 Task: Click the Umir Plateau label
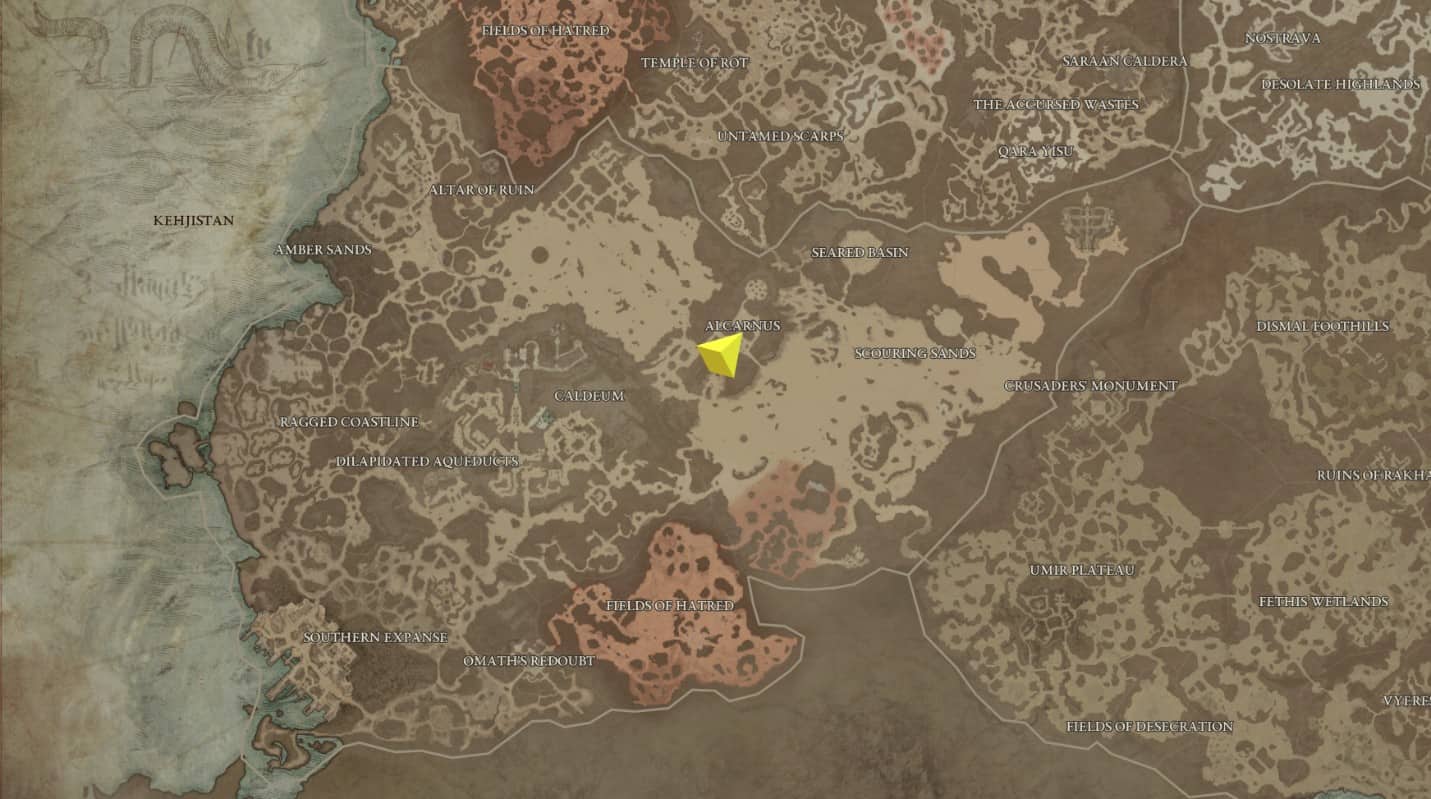coord(1081,570)
